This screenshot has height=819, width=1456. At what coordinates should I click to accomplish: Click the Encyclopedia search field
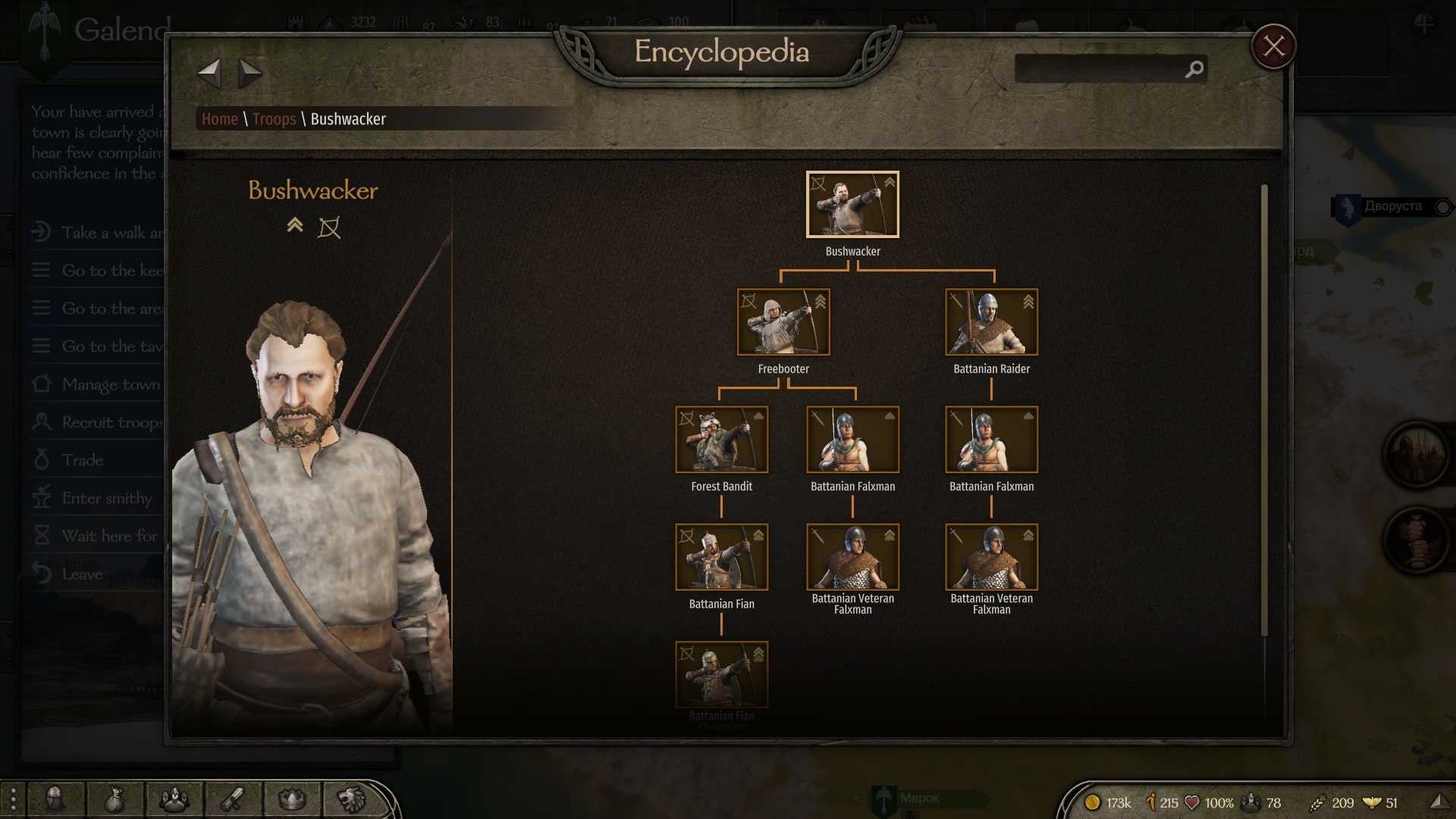[x=1100, y=69]
